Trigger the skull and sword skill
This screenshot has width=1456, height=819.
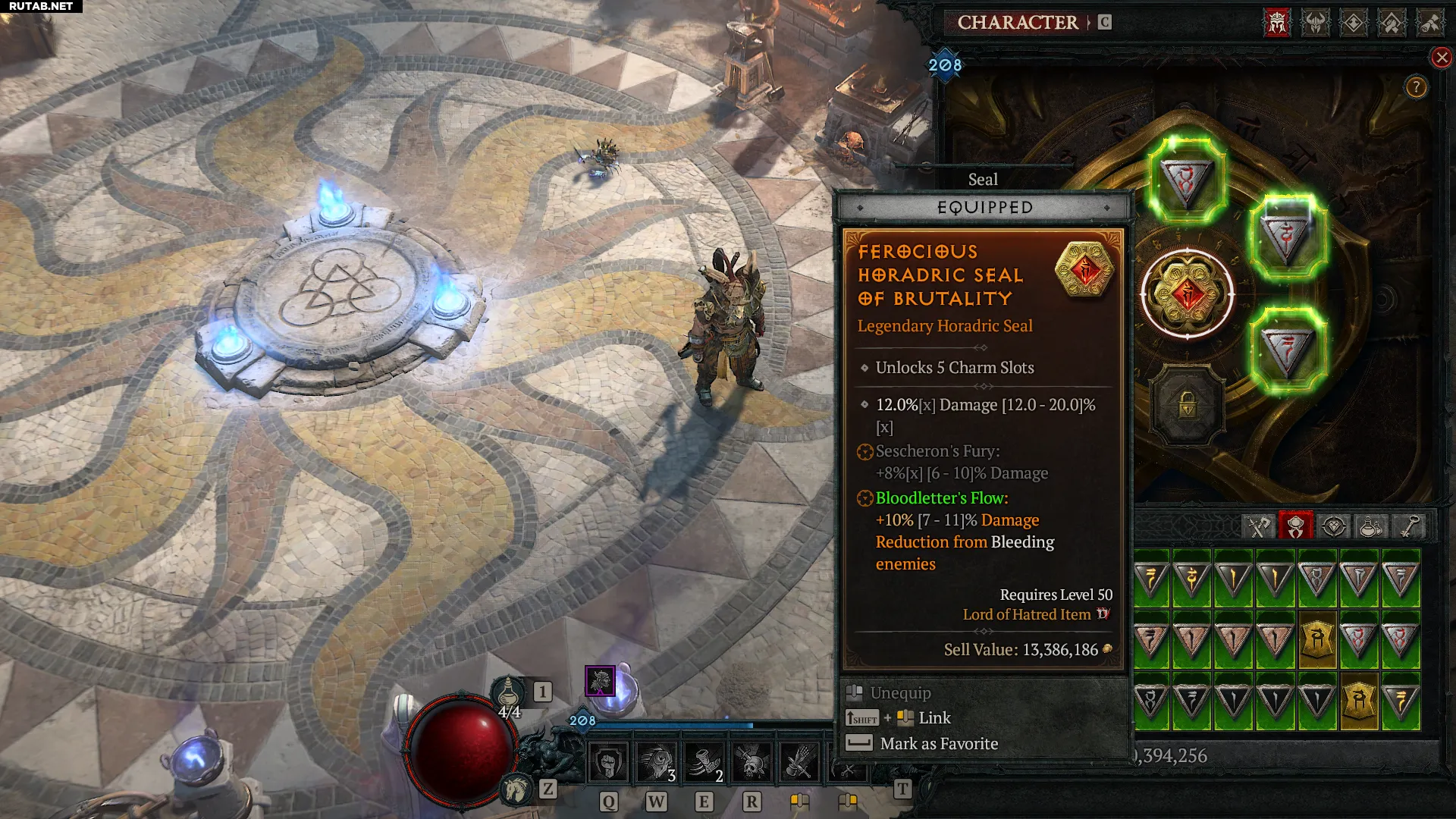(752, 762)
